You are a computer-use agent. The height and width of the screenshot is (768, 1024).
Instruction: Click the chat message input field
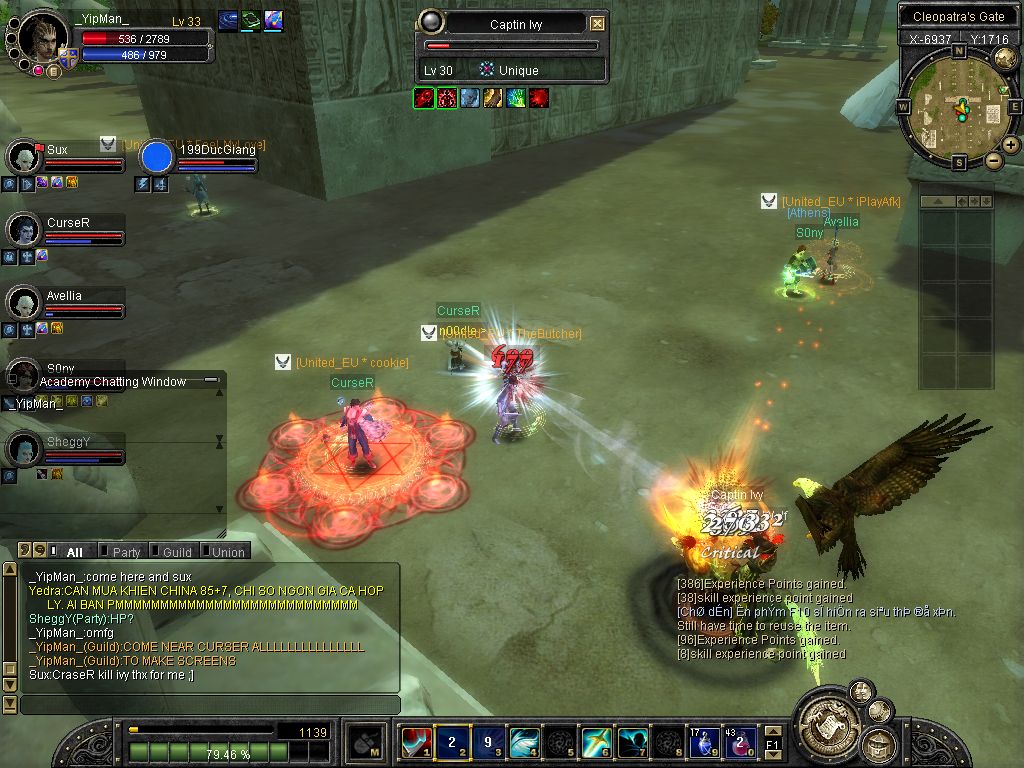coord(210,705)
